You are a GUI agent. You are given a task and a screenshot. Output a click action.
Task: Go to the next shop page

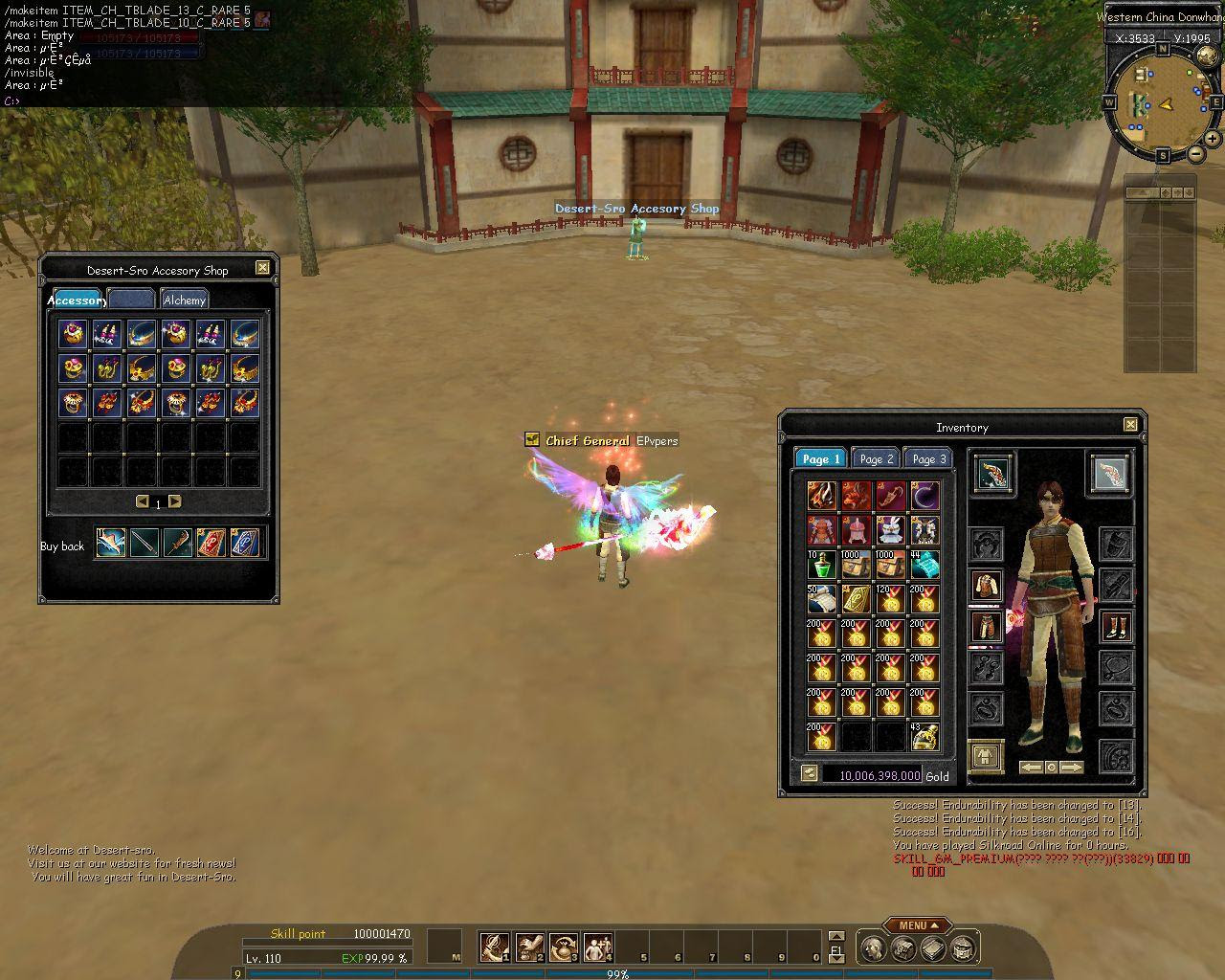(174, 501)
